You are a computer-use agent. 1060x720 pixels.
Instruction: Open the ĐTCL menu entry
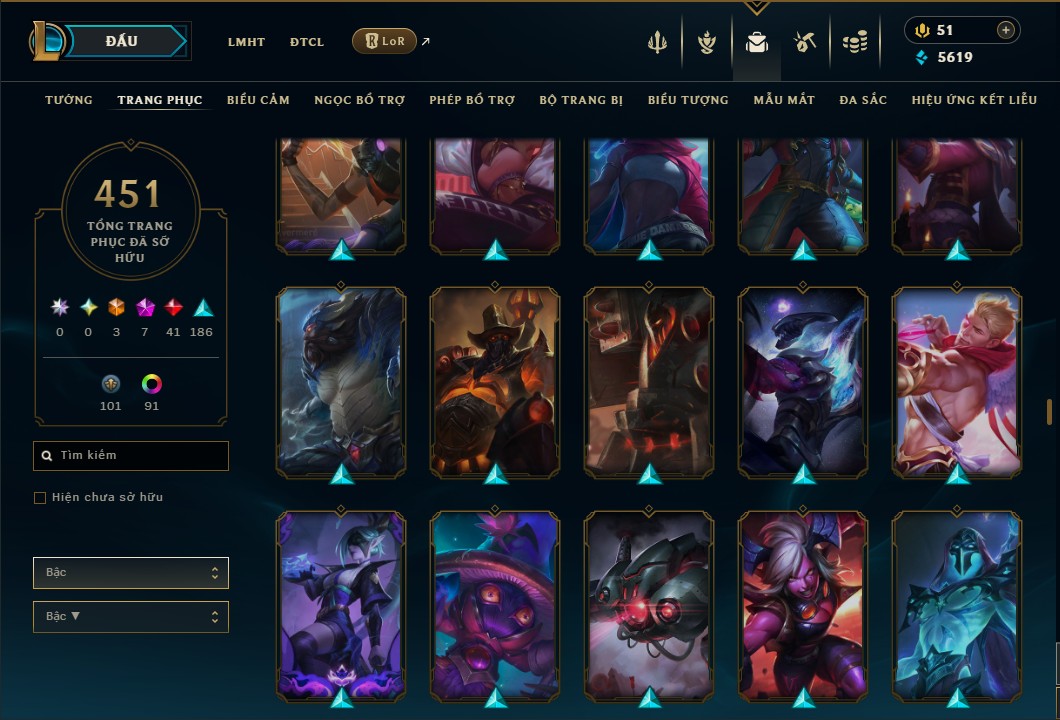click(307, 42)
